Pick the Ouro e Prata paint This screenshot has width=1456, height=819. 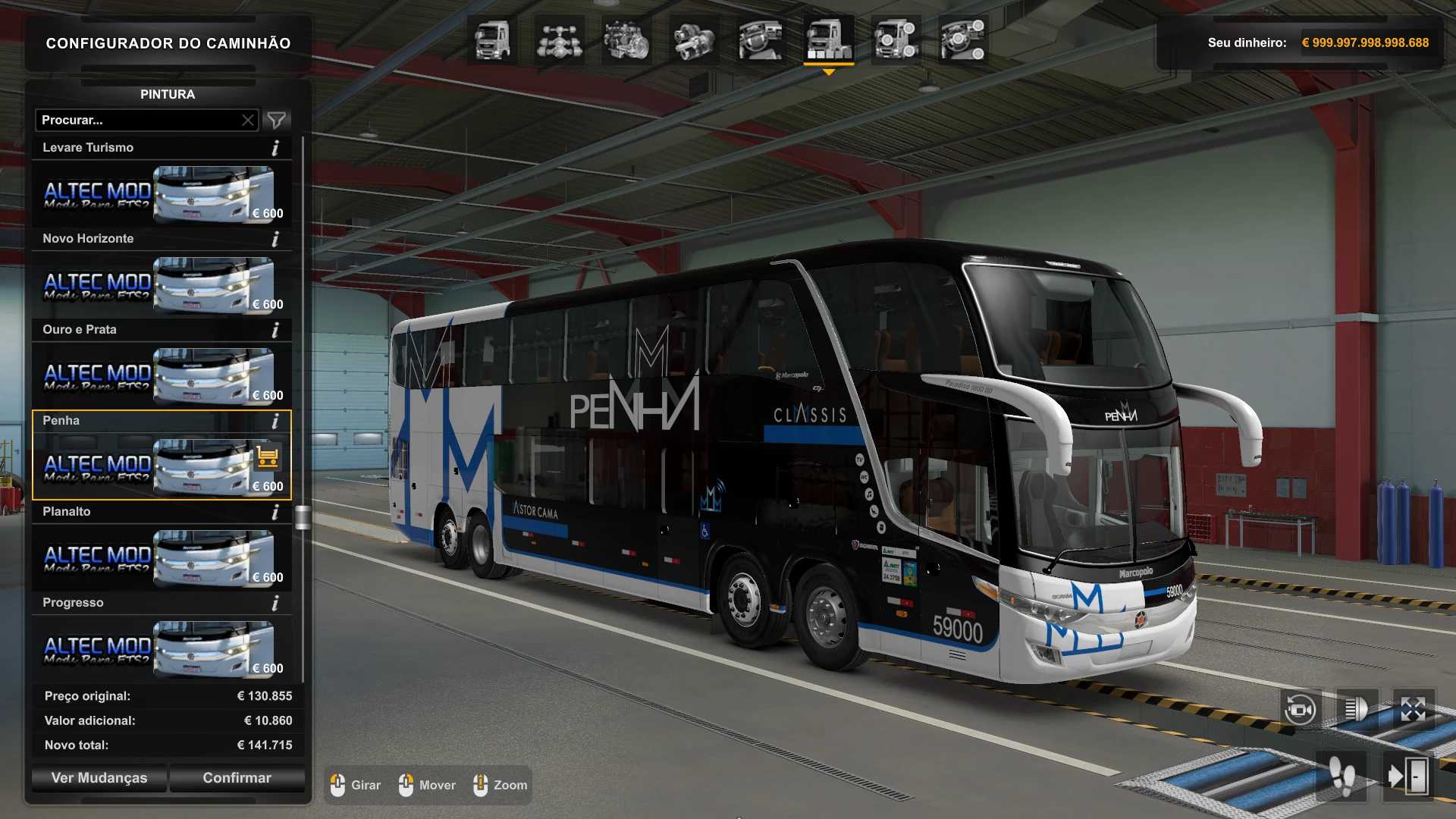click(x=161, y=376)
